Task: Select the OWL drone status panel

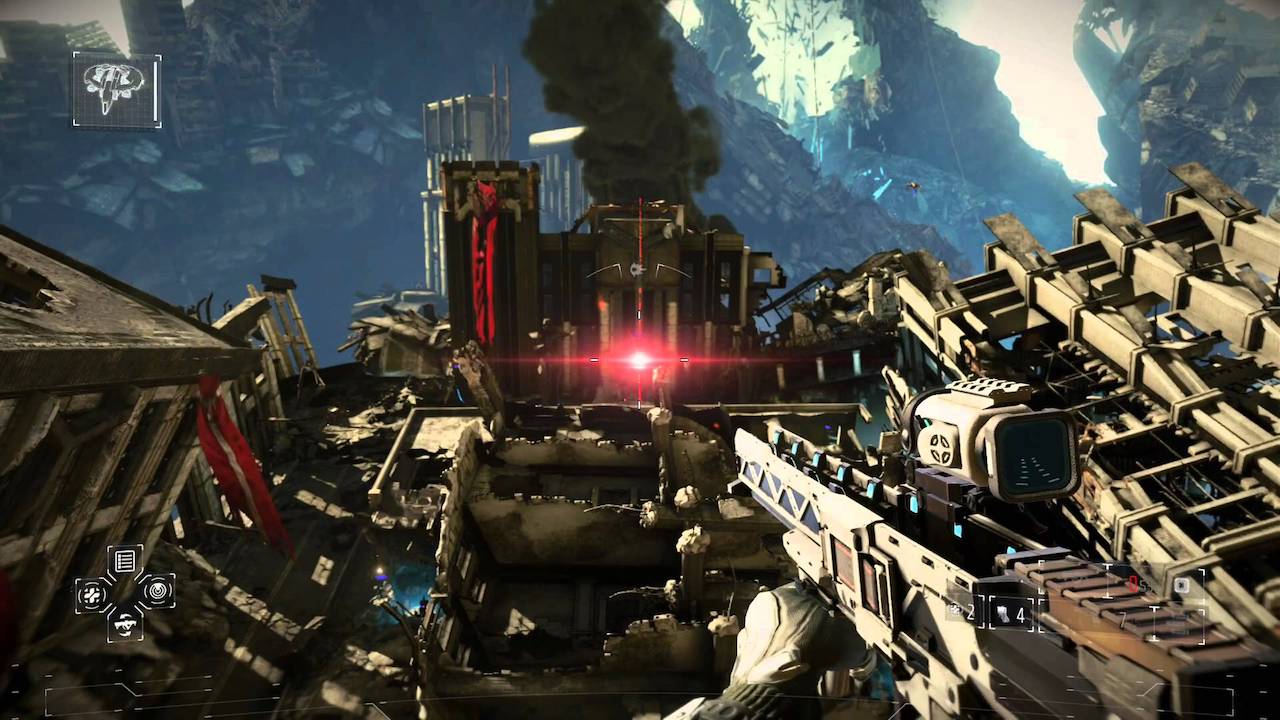Action: click(x=116, y=90)
